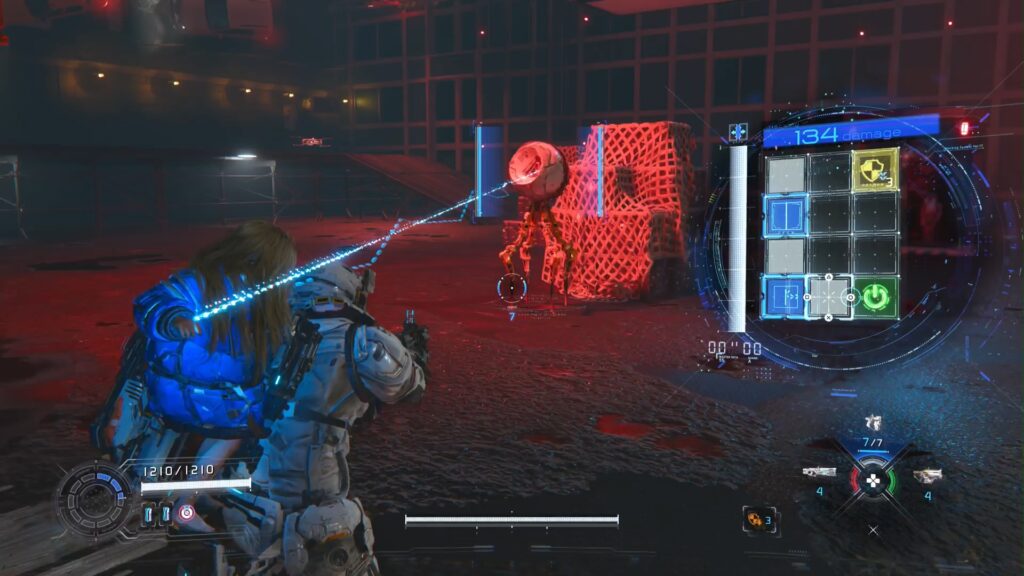Select the top weapon in the weapon wheel

coord(873,424)
